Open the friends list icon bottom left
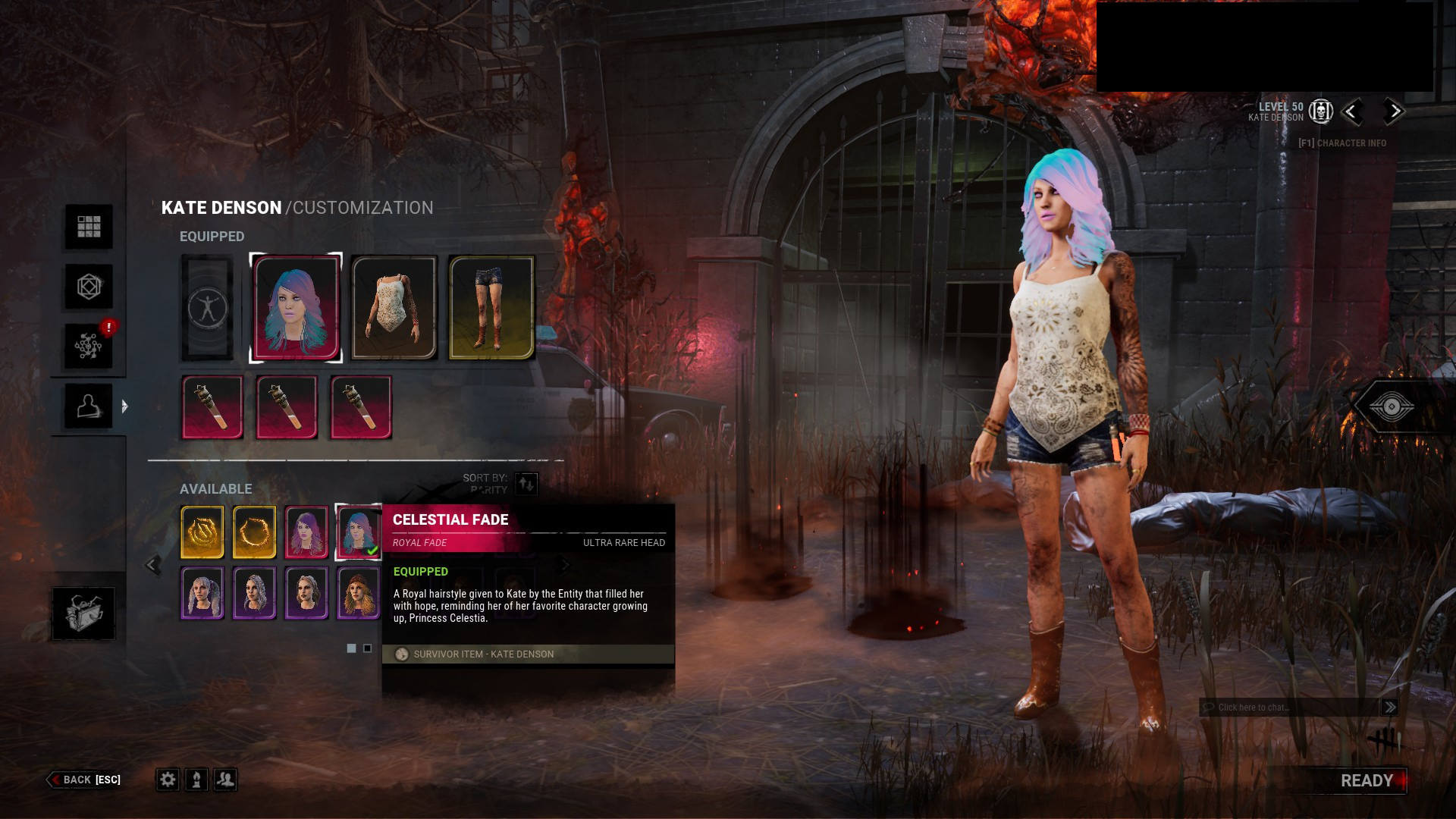 [x=225, y=780]
